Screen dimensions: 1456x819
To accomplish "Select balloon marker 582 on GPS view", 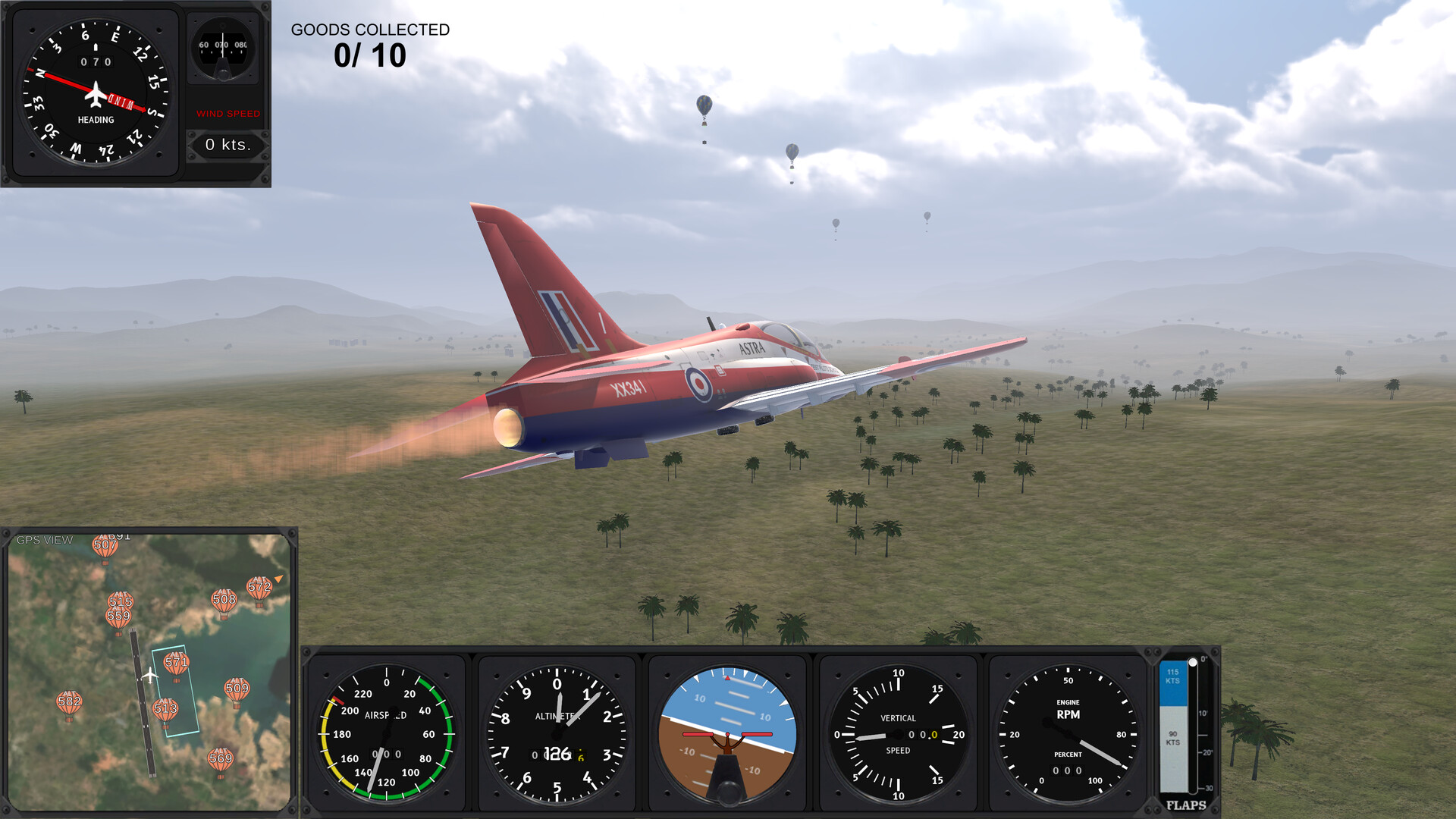I will click(x=69, y=703).
